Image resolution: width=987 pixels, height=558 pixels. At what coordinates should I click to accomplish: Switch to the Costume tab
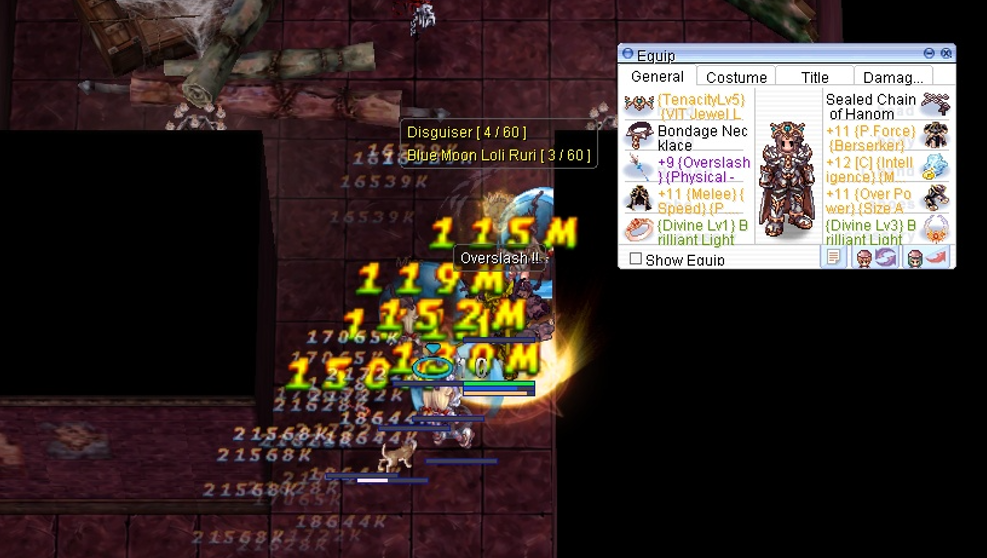pyautogui.click(x=736, y=77)
